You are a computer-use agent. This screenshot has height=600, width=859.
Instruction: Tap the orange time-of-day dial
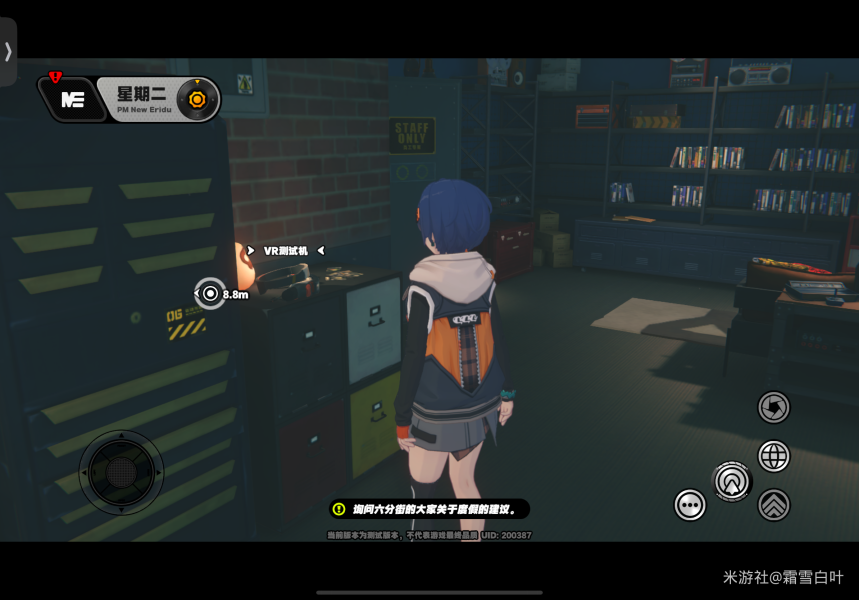point(197,99)
